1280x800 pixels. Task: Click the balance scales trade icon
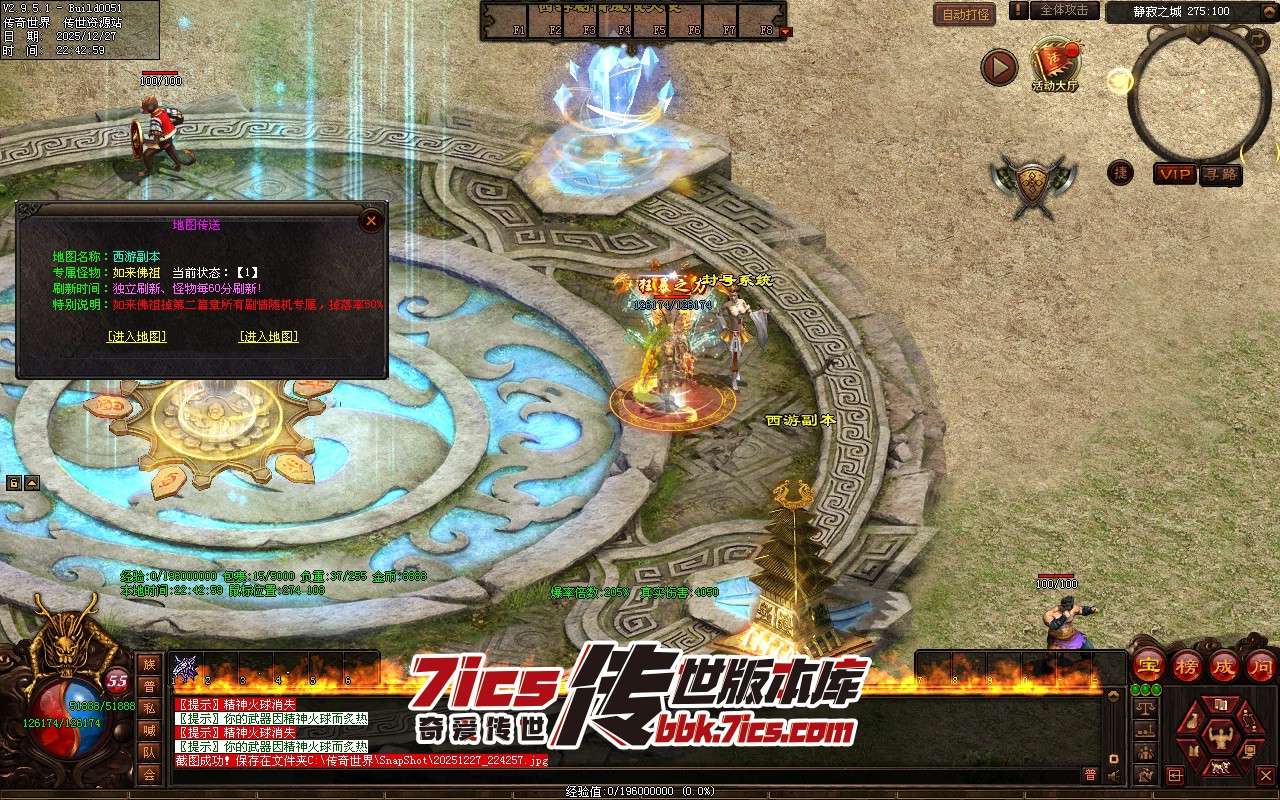click(x=1146, y=708)
